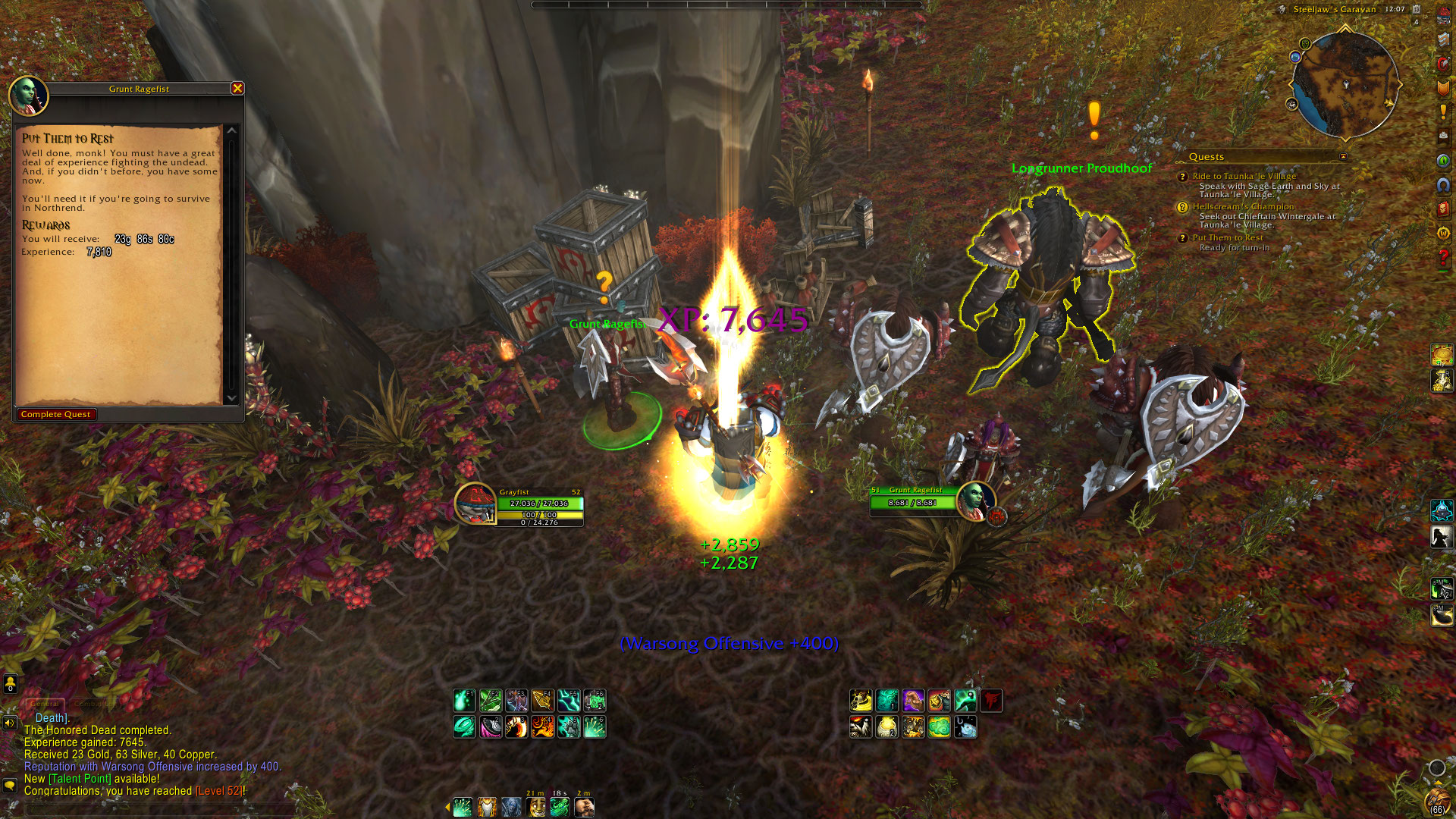Select Hellscream's Champion in the quest tracker
1456x819 pixels.
[x=1243, y=206]
